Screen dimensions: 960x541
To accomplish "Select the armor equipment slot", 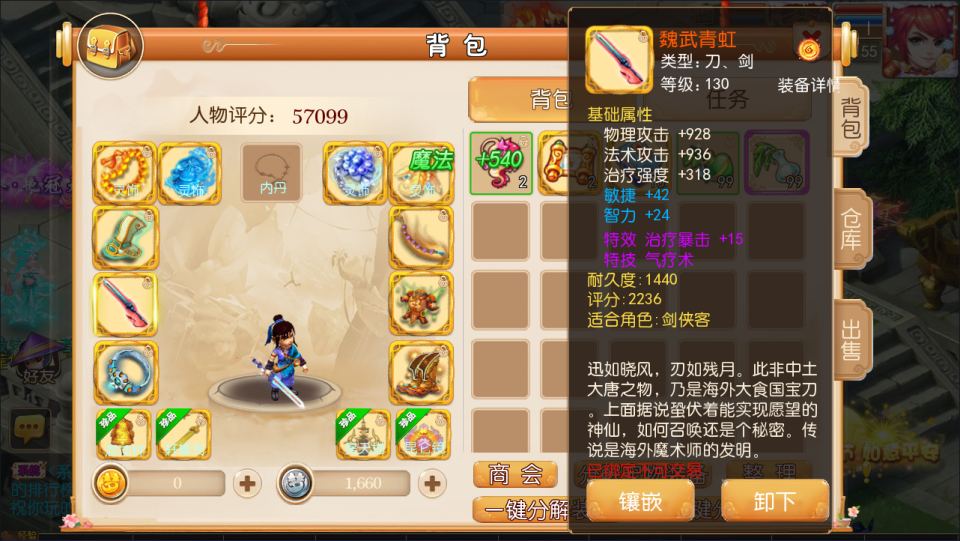I will point(418,305).
